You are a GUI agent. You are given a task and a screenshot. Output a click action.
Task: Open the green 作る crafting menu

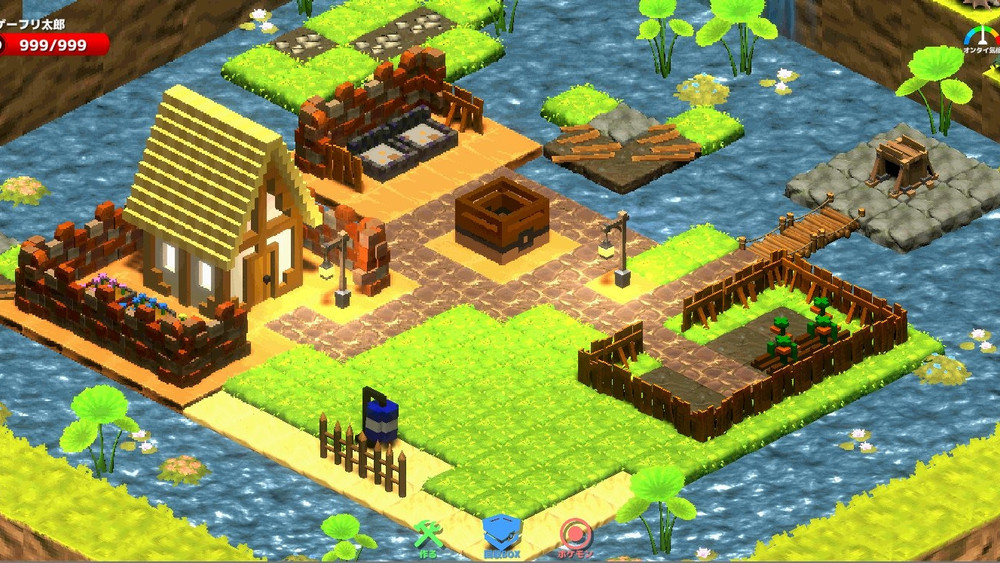point(428,537)
